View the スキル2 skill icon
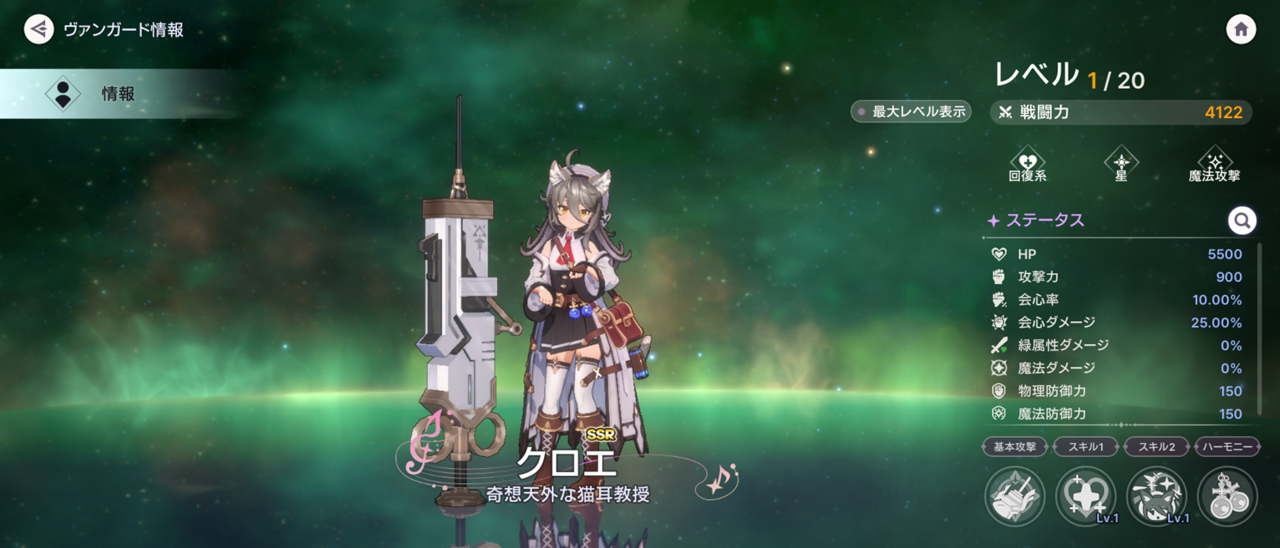The height and width of the screenshot is (548, 1280). (x=1157, y=496)
